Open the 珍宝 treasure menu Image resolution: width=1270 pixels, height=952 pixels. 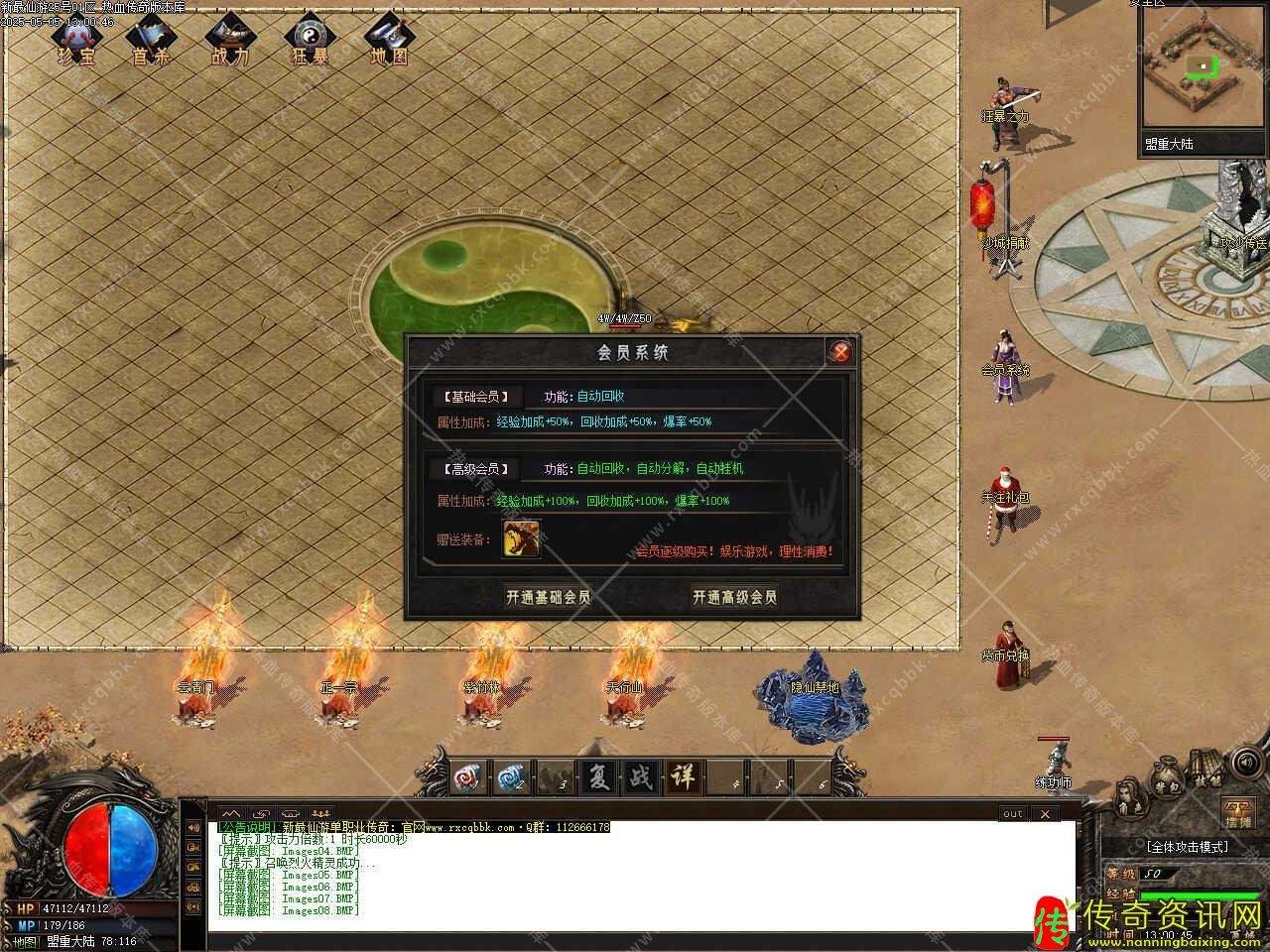pyautogui.click(x=77, y=42)
